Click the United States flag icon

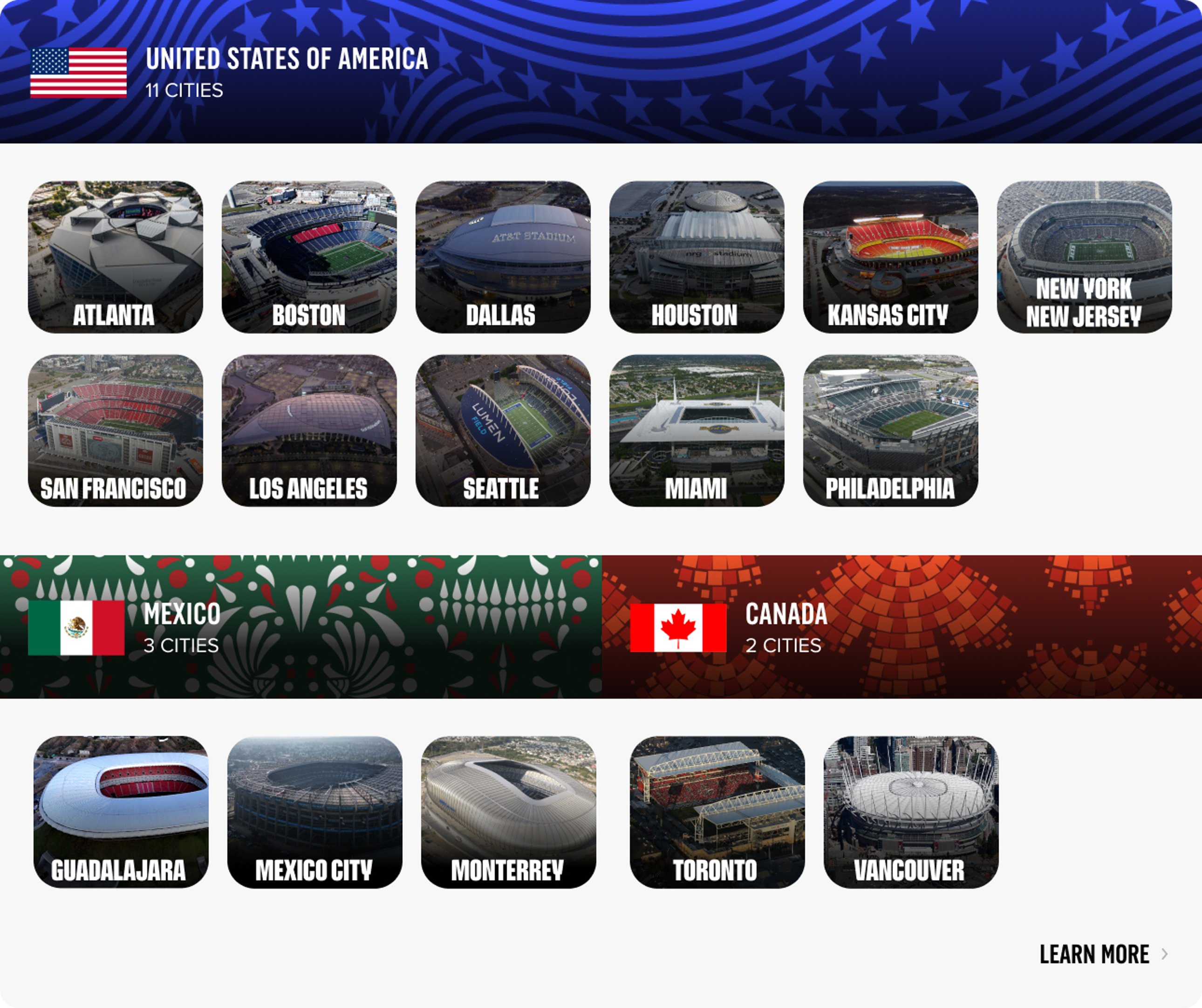click(x=78, y=73)
